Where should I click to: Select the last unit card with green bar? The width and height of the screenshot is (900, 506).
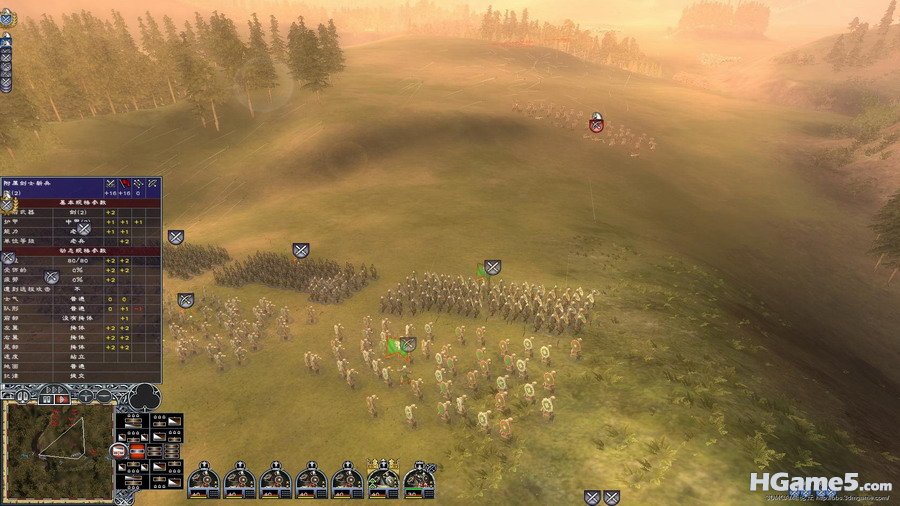[419, 481]
